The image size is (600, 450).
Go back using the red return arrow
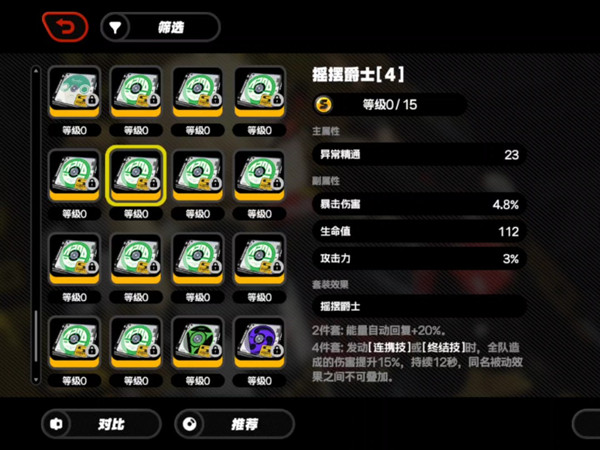64,27
